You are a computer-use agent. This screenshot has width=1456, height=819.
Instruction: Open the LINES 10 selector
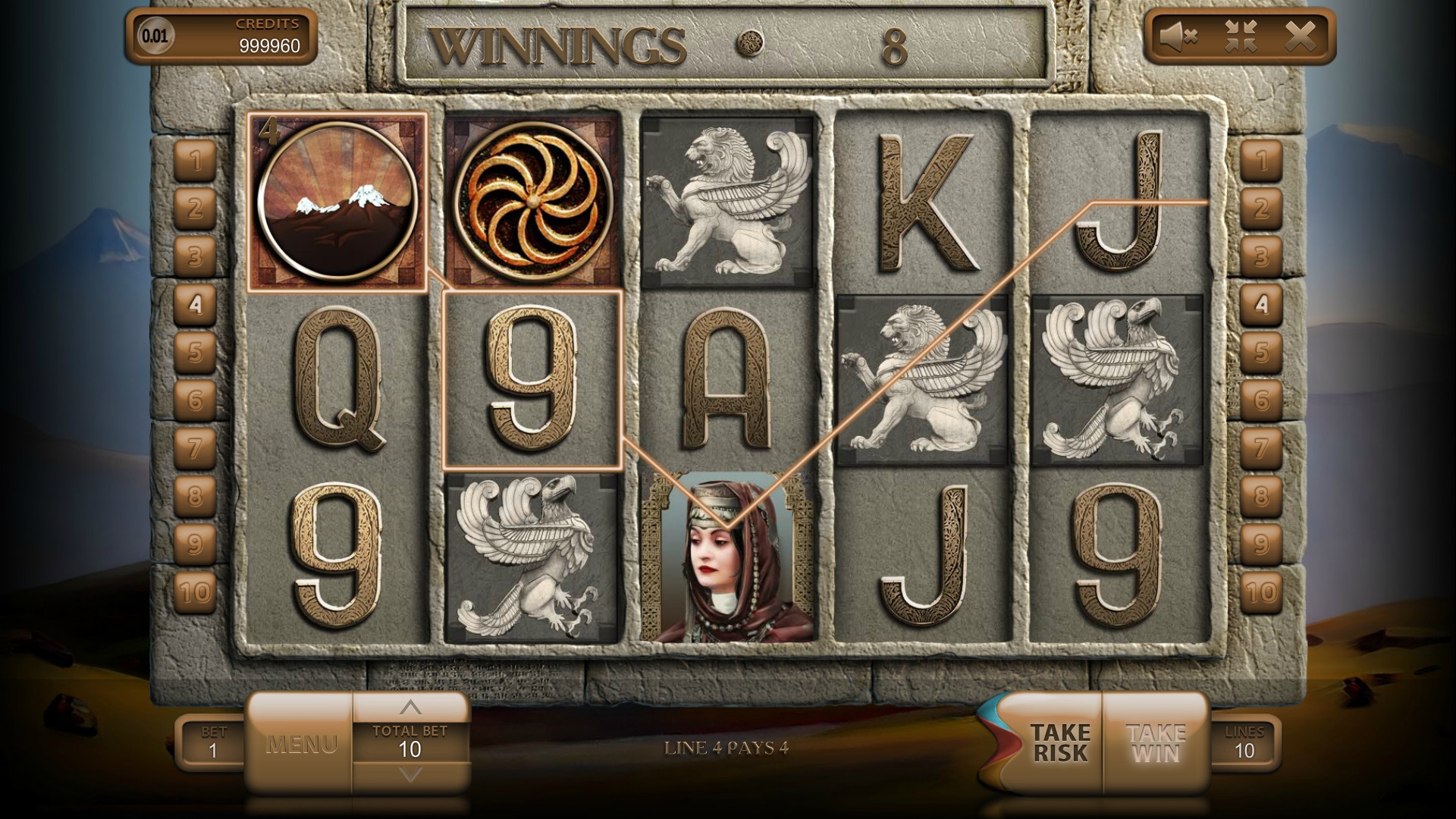pyautogui.click(x=1244, y=742)
